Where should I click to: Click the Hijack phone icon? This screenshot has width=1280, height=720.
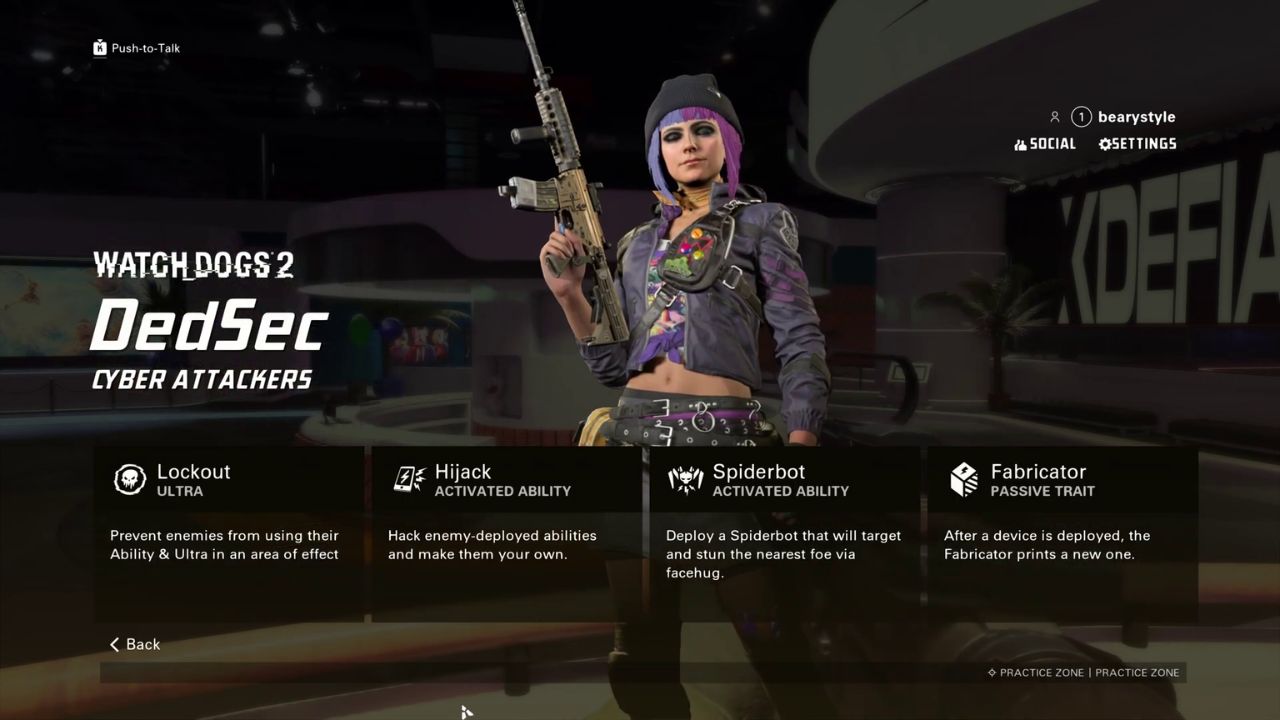pyautogui.click(x=405, y=480)
